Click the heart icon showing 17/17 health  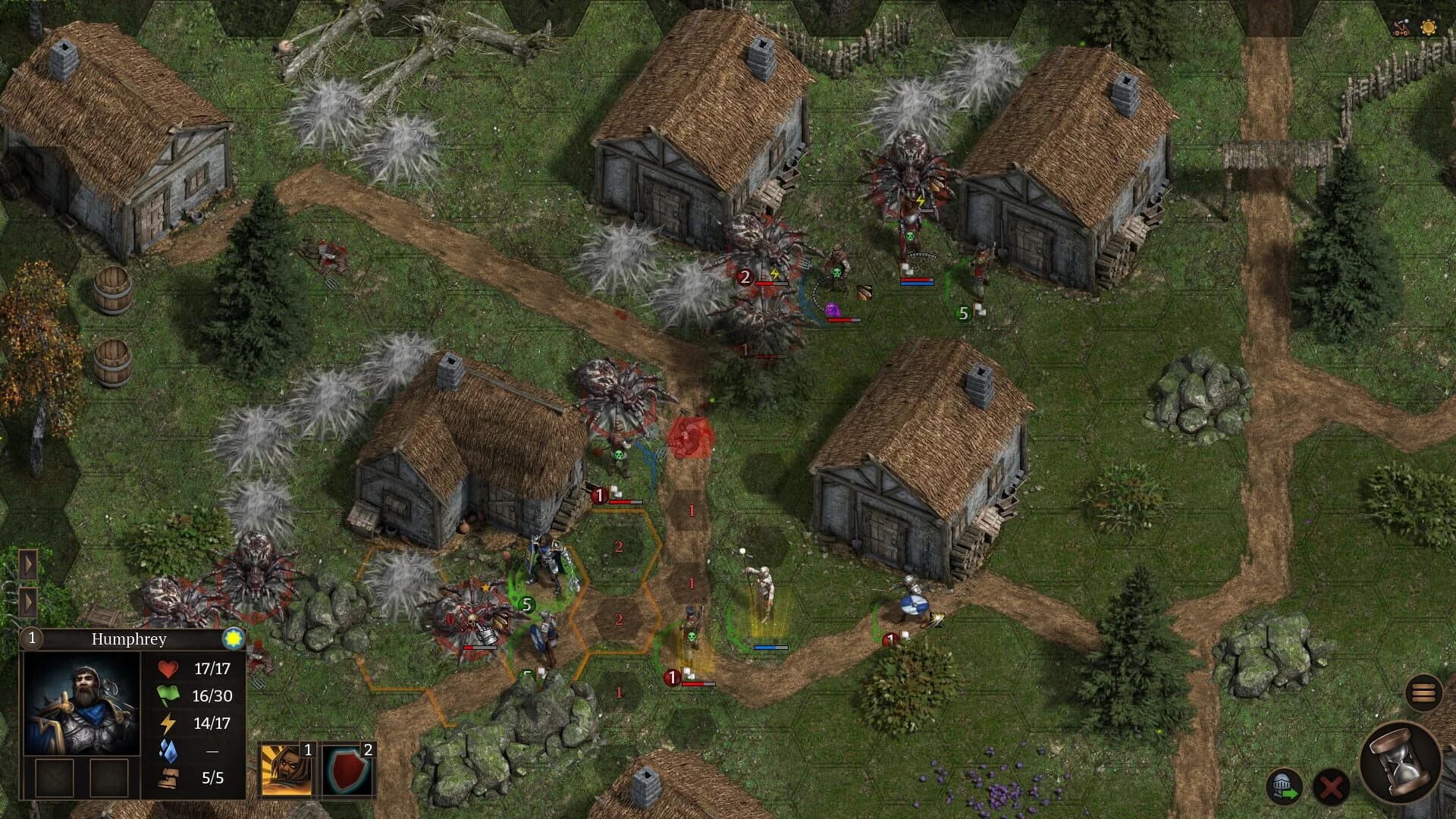pyautogui.click(x=168, y=670)
